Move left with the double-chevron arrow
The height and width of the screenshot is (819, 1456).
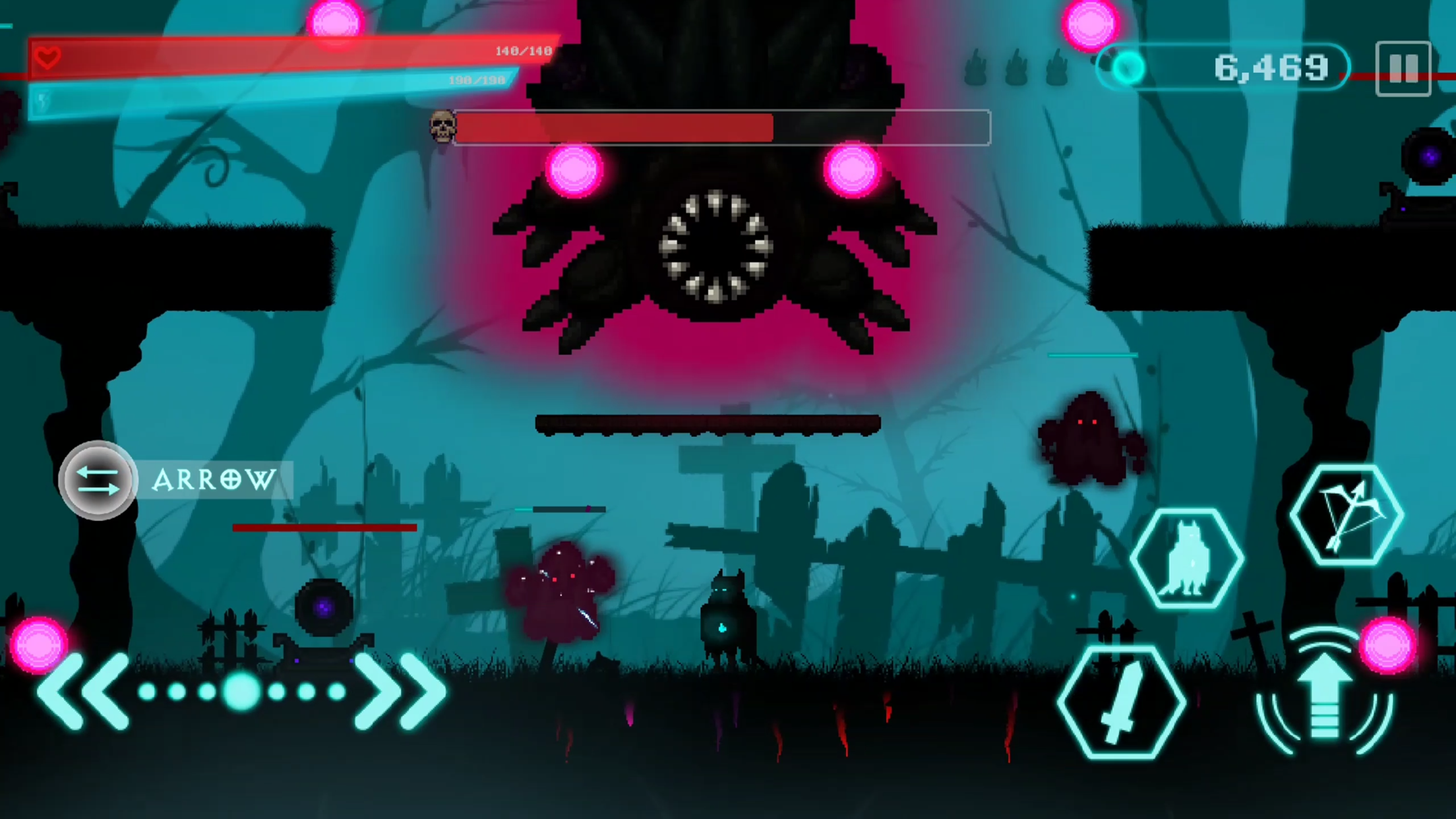pos(84,691)
